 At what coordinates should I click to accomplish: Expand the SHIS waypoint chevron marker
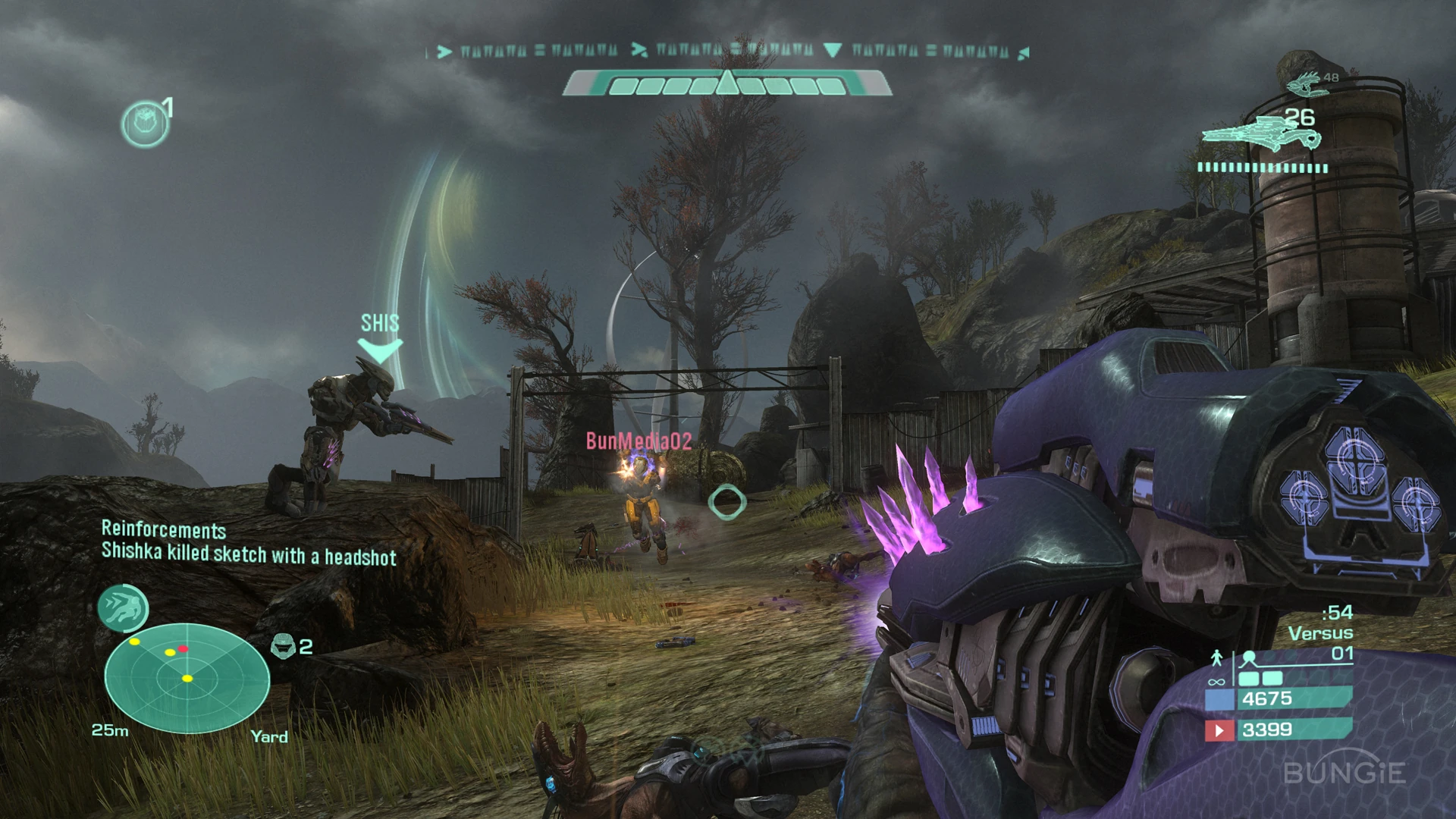pos(379,347)
